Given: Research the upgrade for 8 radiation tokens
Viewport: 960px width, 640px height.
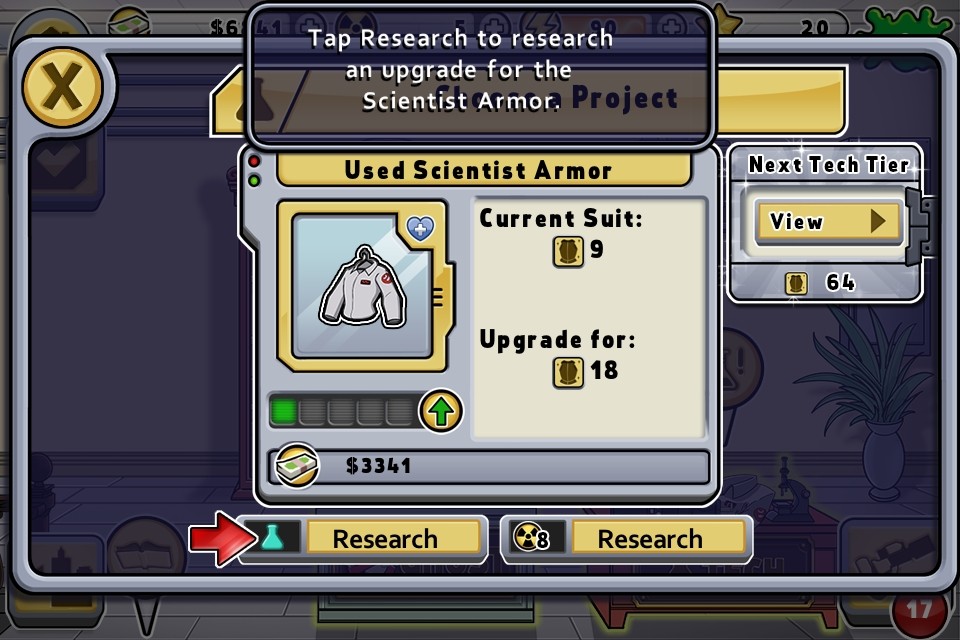Looking at the screenshot, I should [x=627, y=539].
